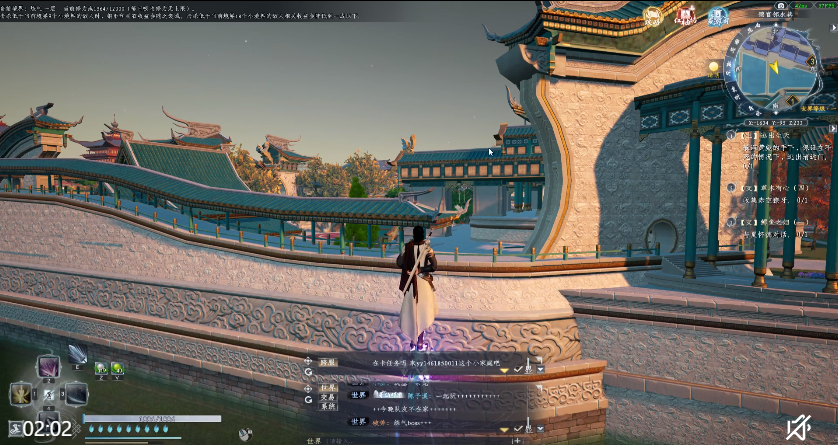Activate the dark slash skill in slot 3
The image size is (838, 445).
click(x=76, y=393)
